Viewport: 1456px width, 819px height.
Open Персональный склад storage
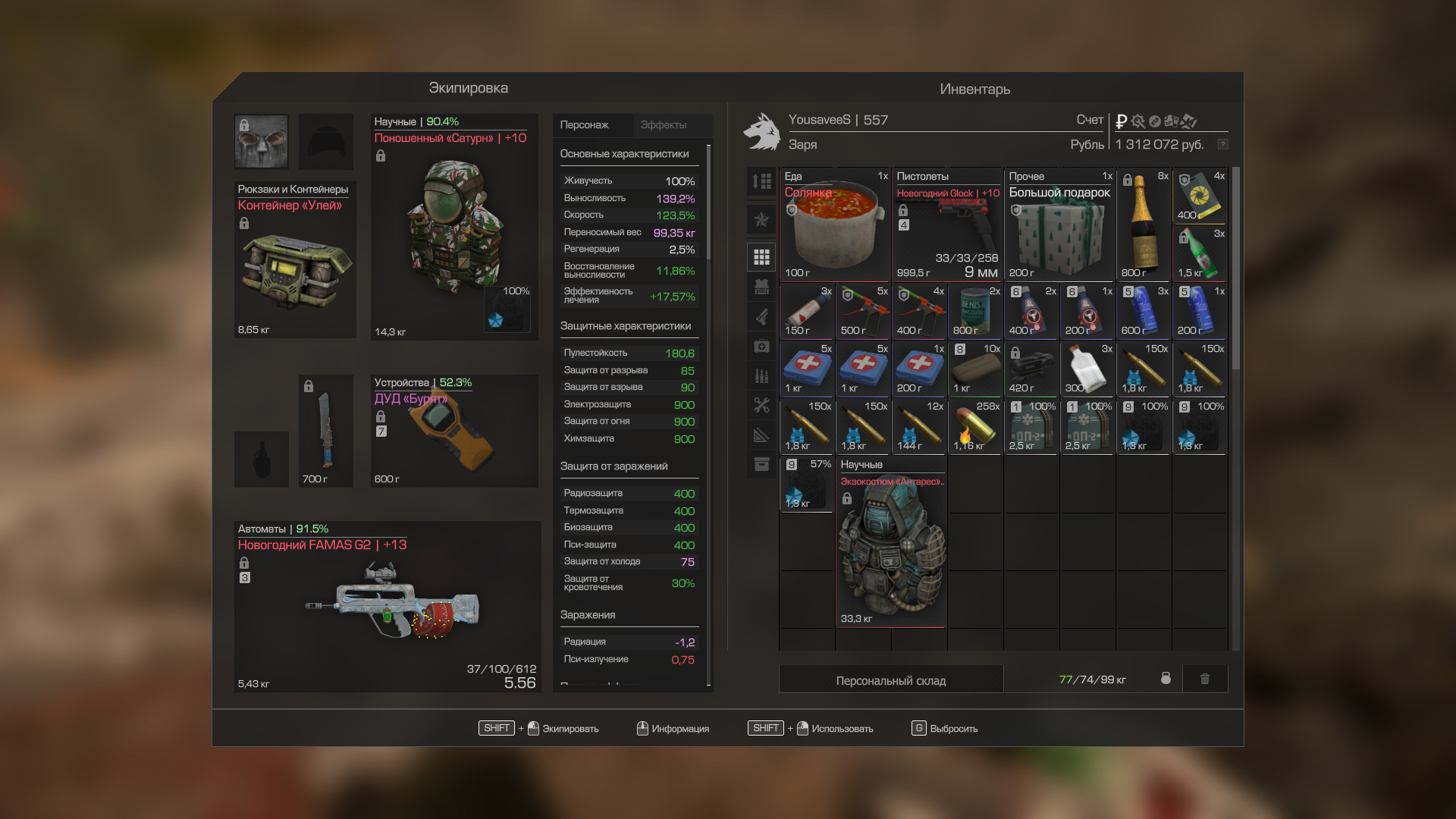[890, 680]
